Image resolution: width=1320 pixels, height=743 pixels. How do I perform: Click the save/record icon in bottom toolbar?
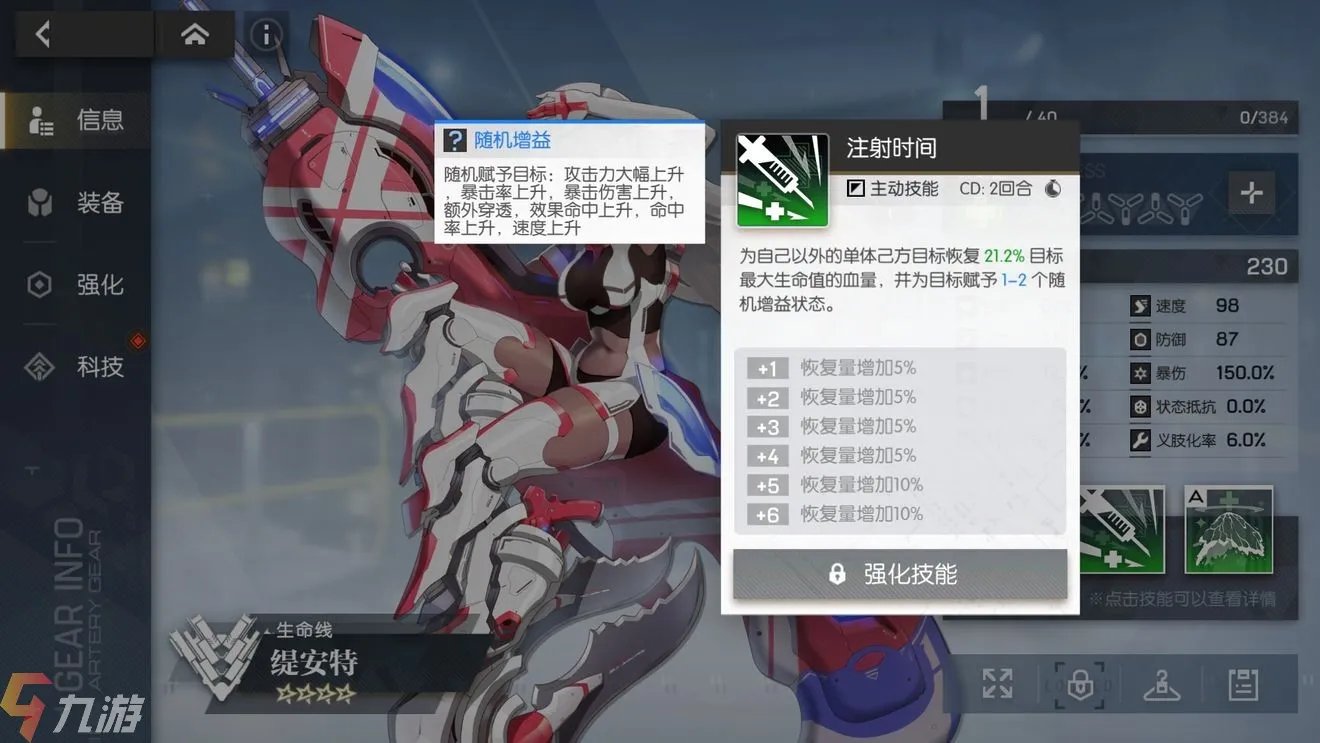(x=1242, y=684)
